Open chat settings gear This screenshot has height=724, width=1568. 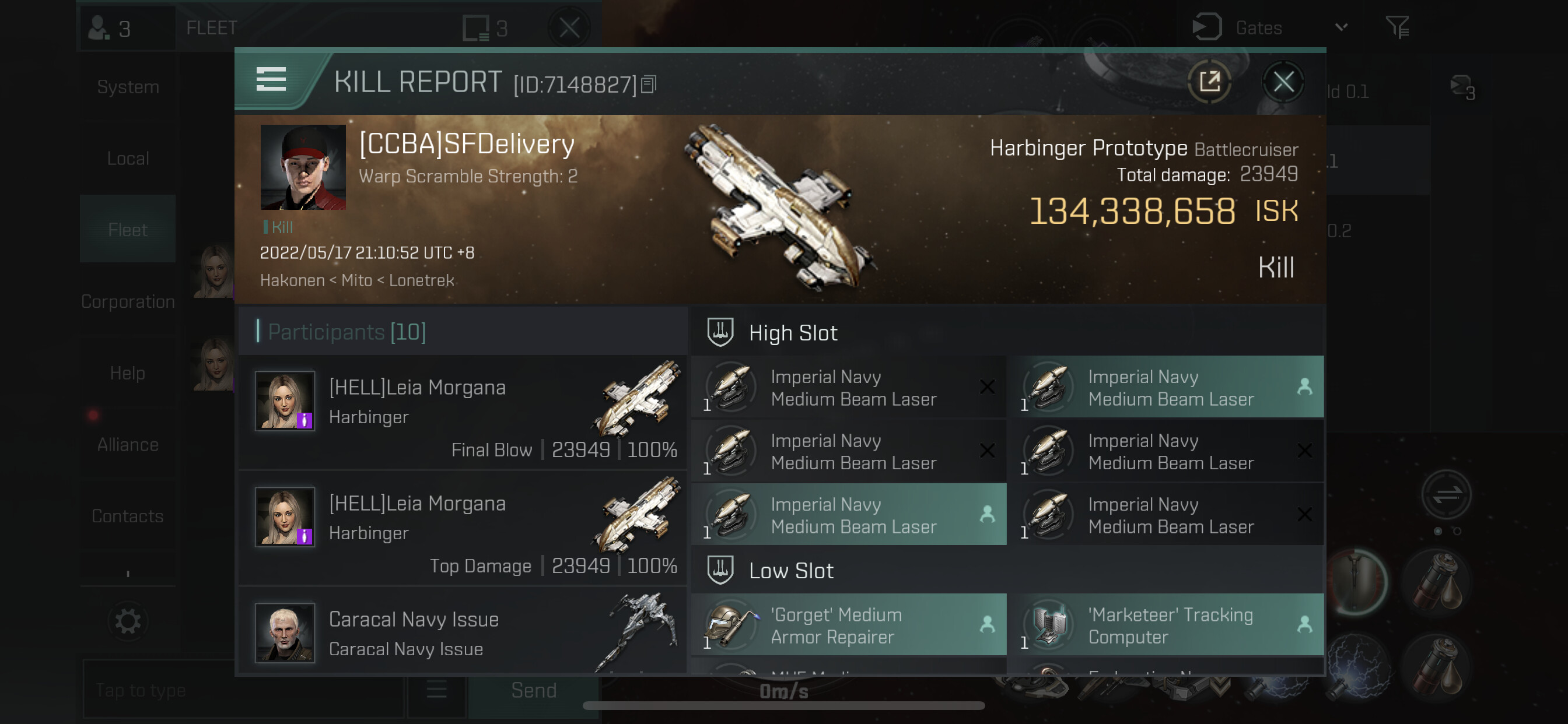pos(128,621)
